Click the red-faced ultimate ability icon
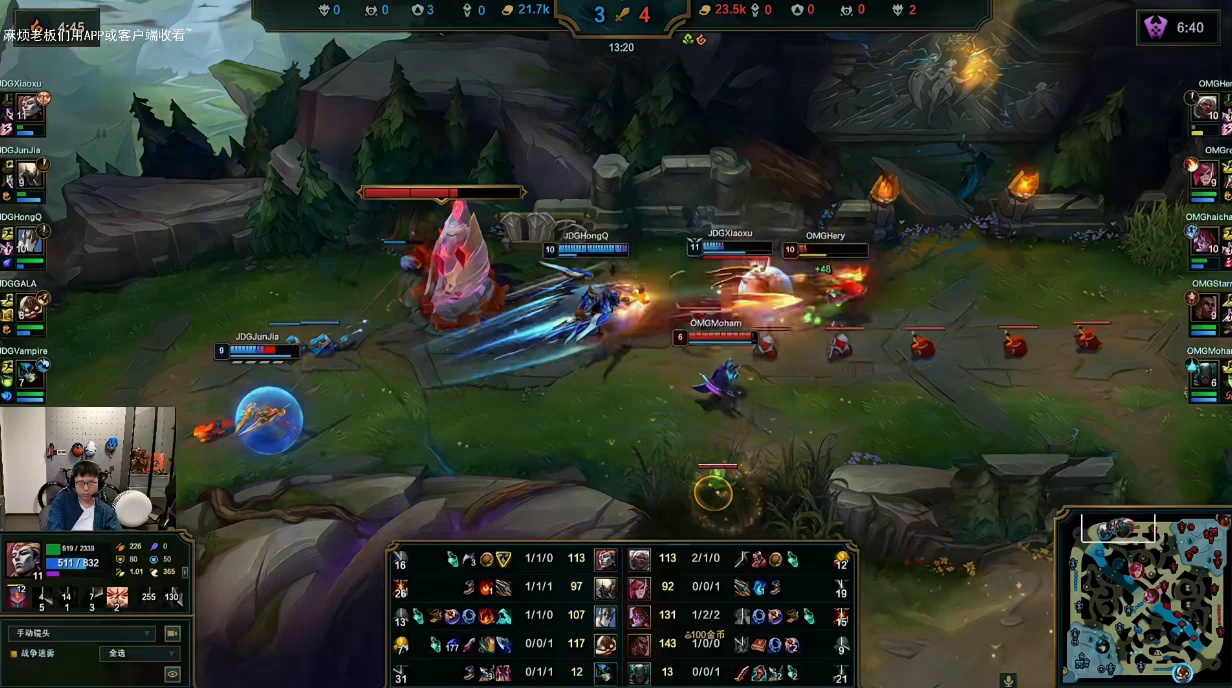1232x688 pixels. click(x=119, y=598)
